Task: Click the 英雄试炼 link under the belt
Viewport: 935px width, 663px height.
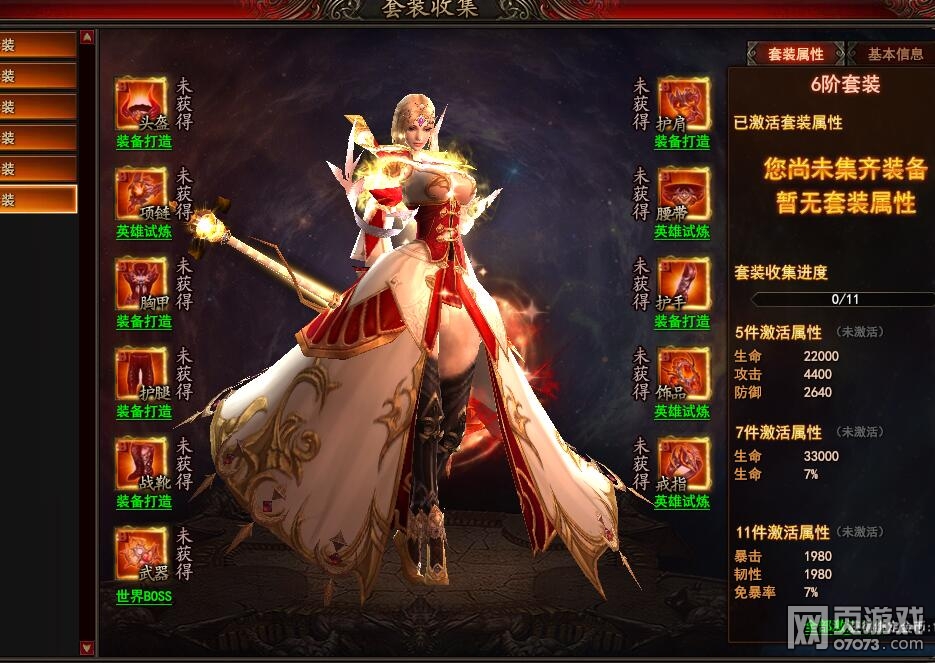Action: pos(682,232)
